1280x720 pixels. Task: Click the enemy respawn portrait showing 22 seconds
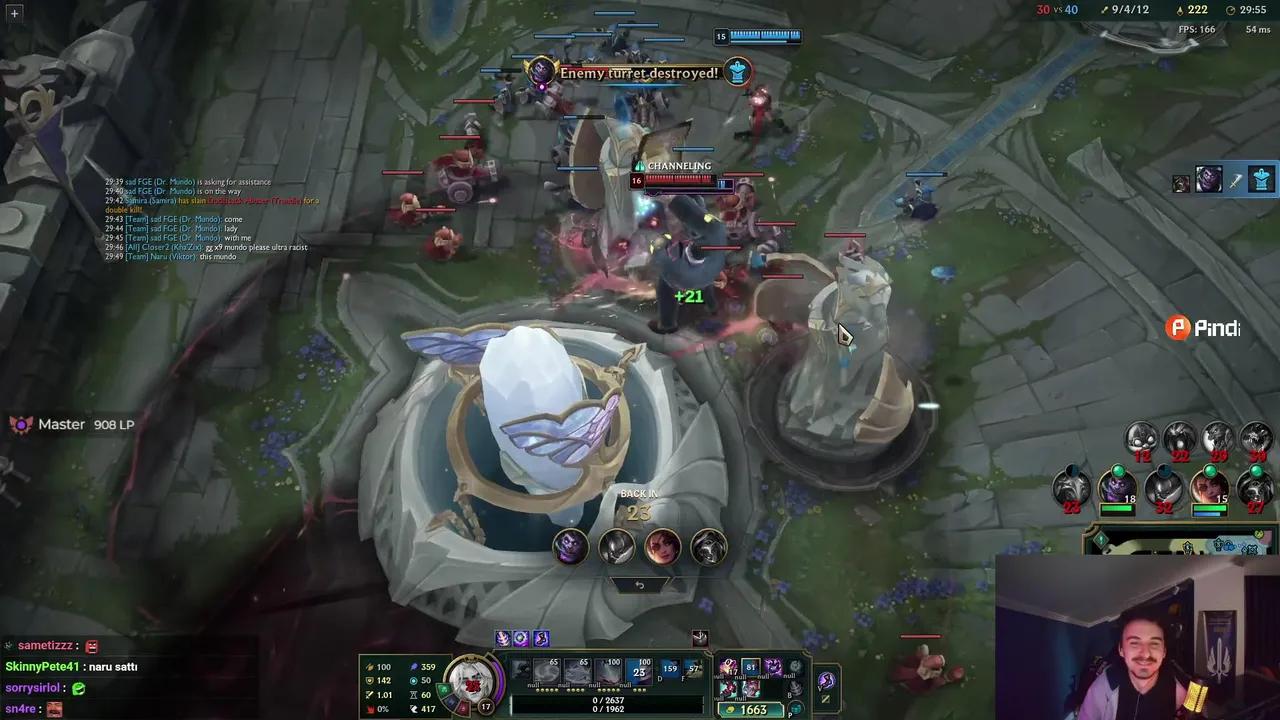point(1180,438)
